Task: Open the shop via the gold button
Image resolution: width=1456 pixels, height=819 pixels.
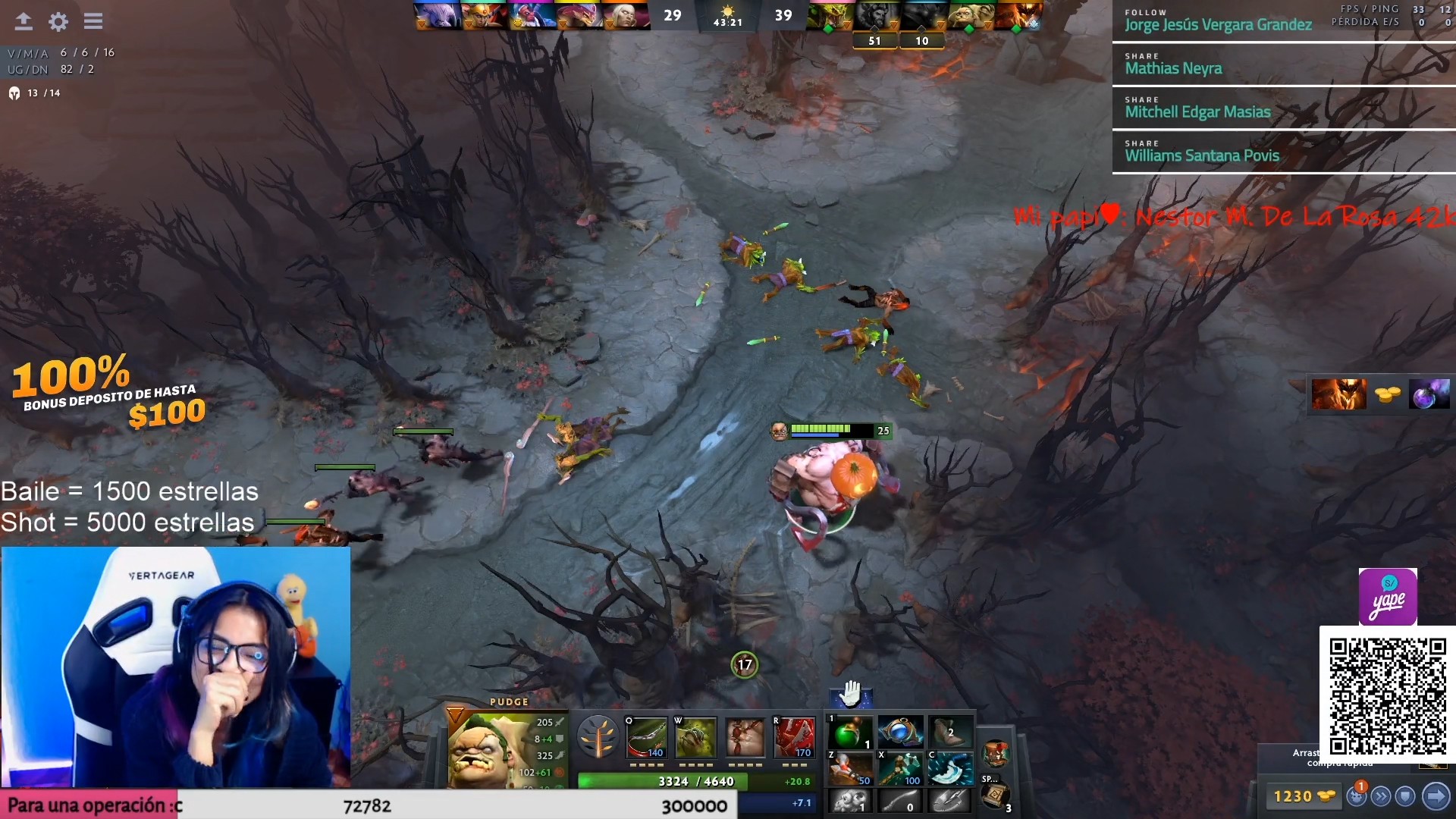Action: pyautogui.click(x=1304, y=796)
